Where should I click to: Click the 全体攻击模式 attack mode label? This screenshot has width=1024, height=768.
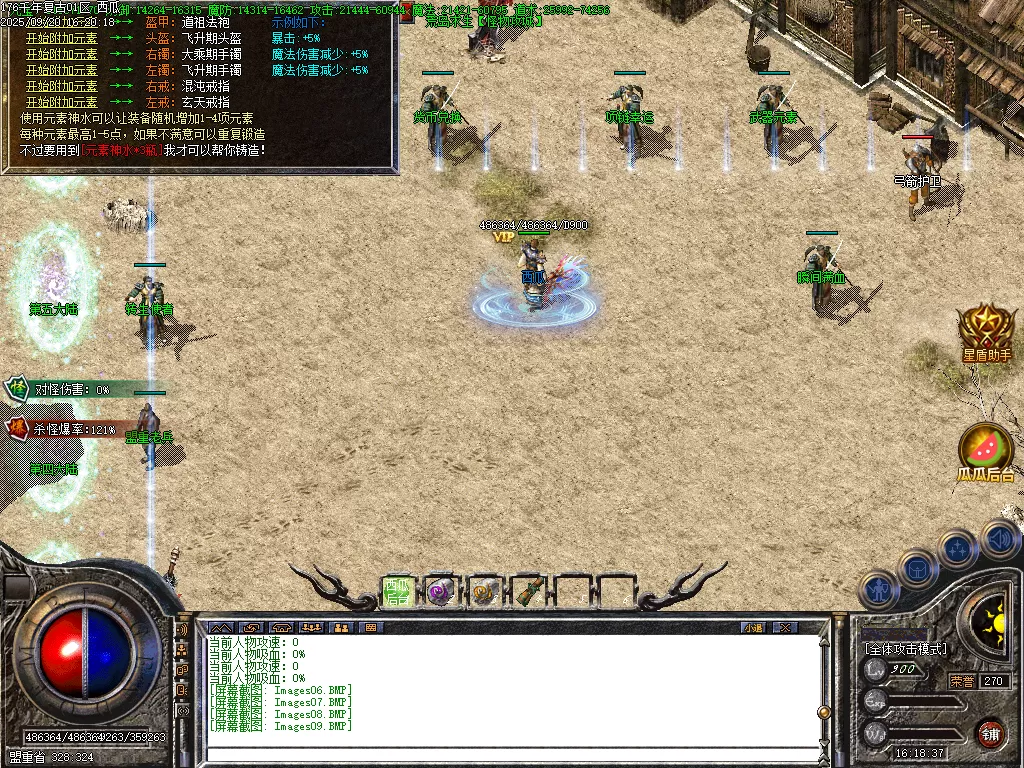pyautogui.click(x=905, y=649)
